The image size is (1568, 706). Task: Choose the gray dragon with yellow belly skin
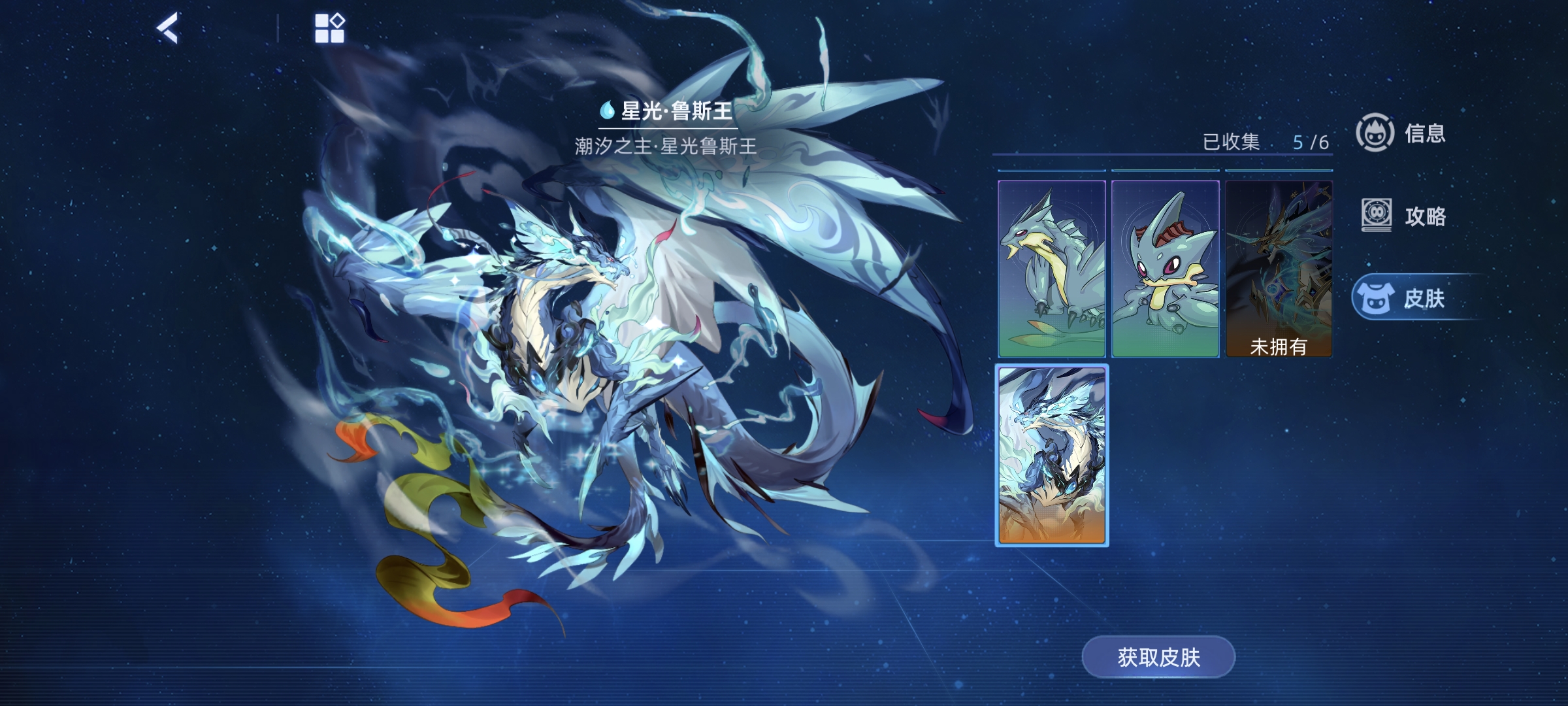point(1052,269)
